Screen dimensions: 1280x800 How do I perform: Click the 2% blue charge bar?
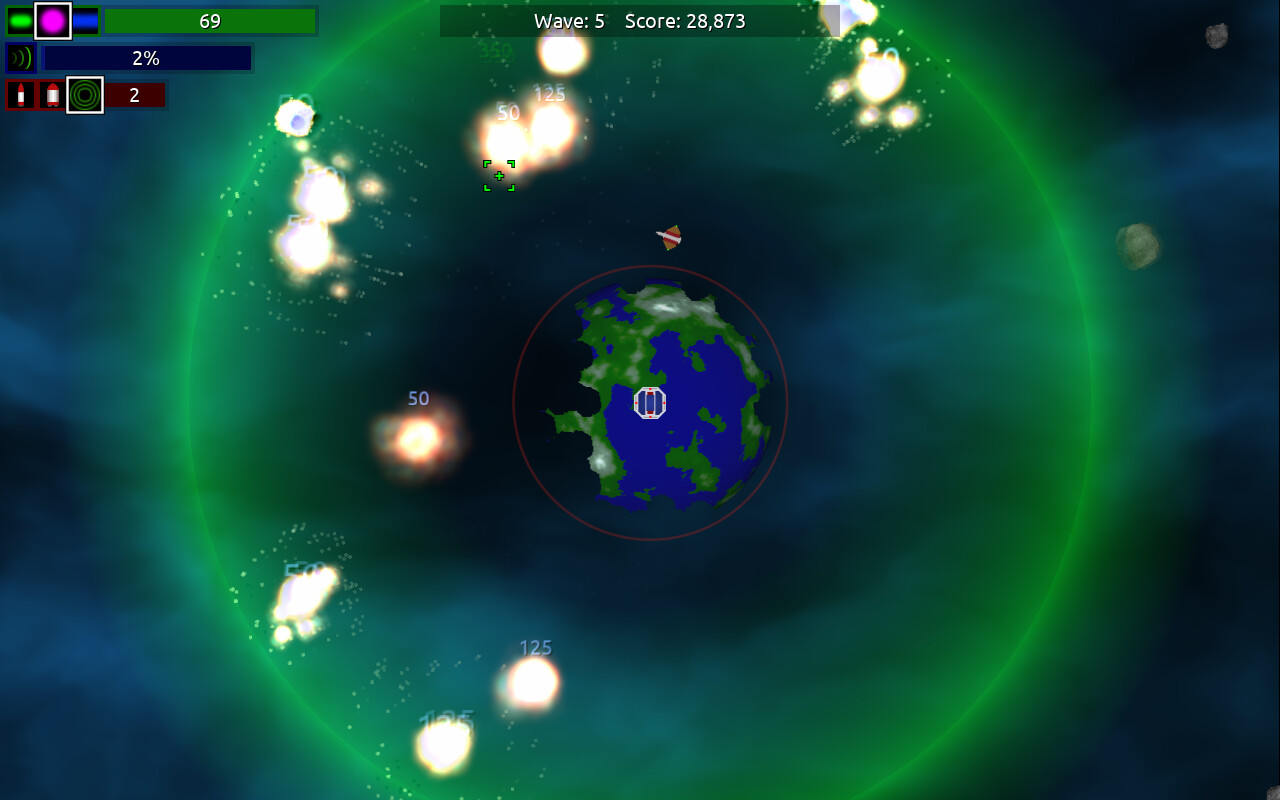[146, 58]
